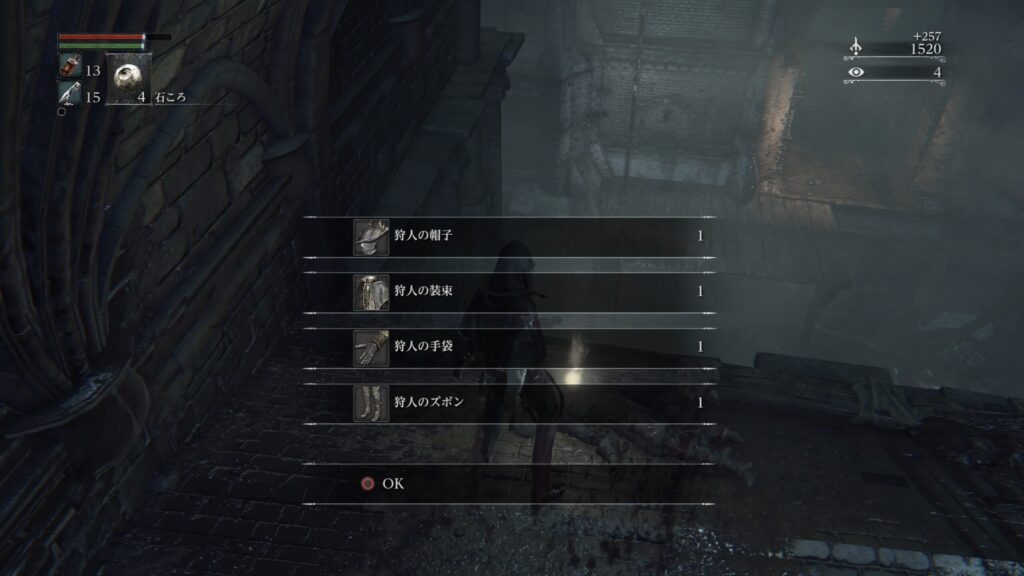Confirm the item pickup with OK
Viewport: 1024px width, 576px height.
coord(382,483)
